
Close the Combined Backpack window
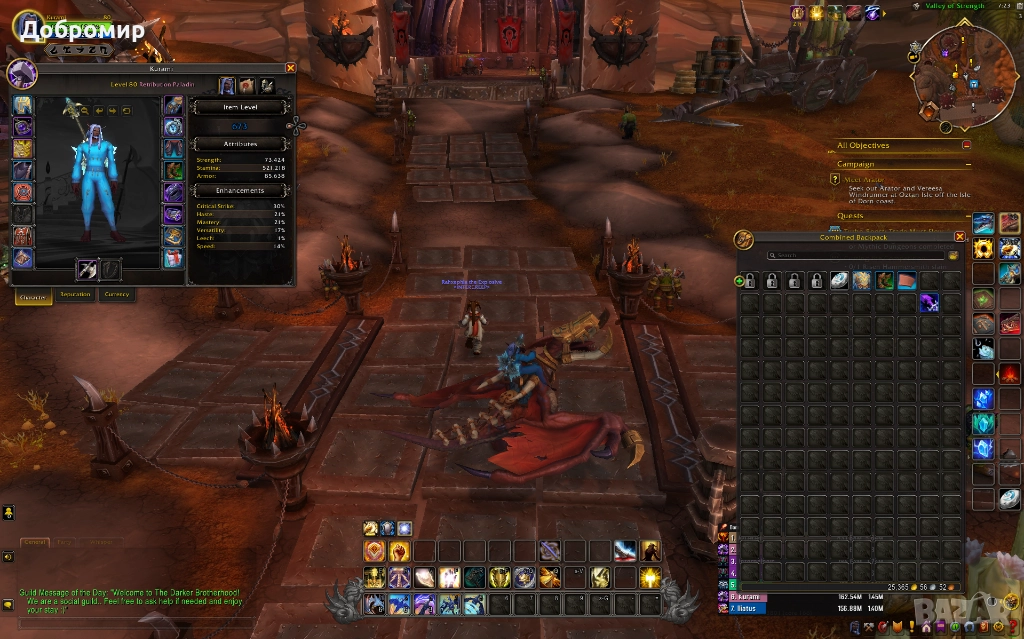(x=960, y=237)
